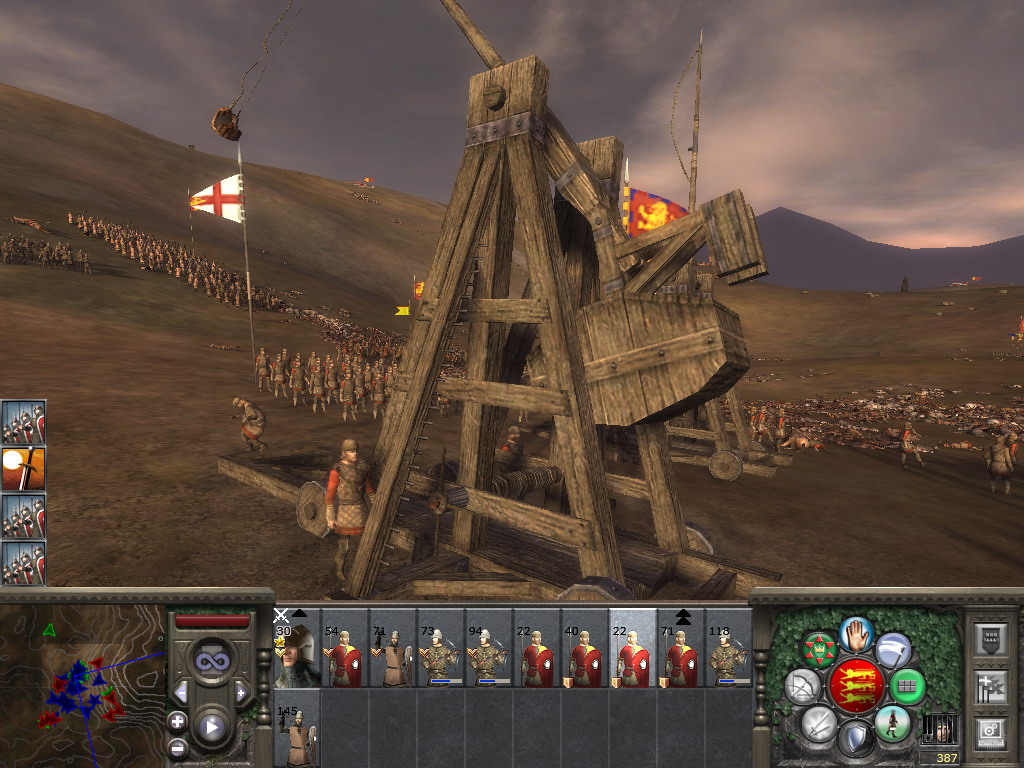
Task: Order a withdraw with the white flag button
Action: coord(893,650)
